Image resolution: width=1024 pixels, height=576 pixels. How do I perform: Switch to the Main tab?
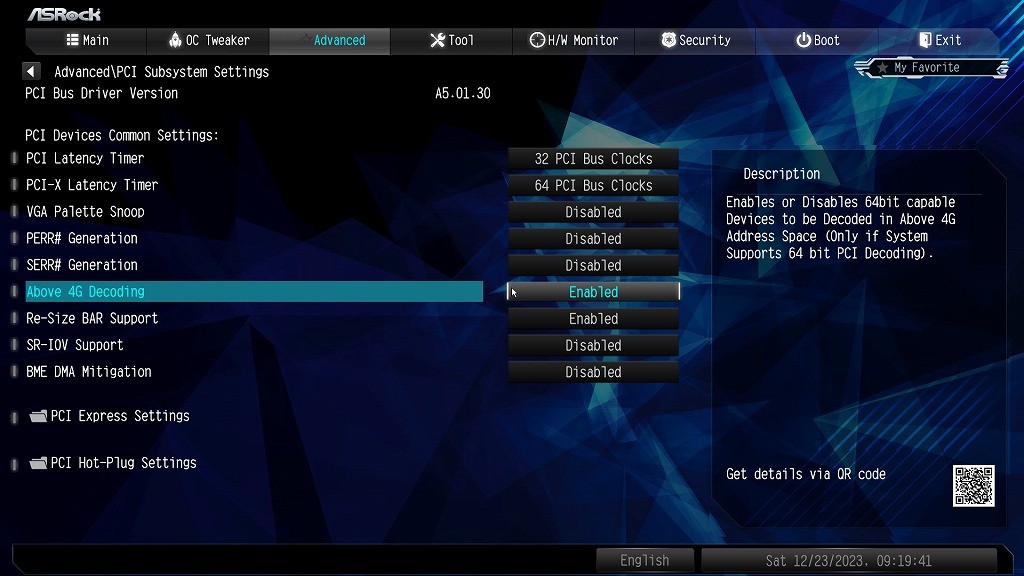pyautogui.click(x=87, y=40)
